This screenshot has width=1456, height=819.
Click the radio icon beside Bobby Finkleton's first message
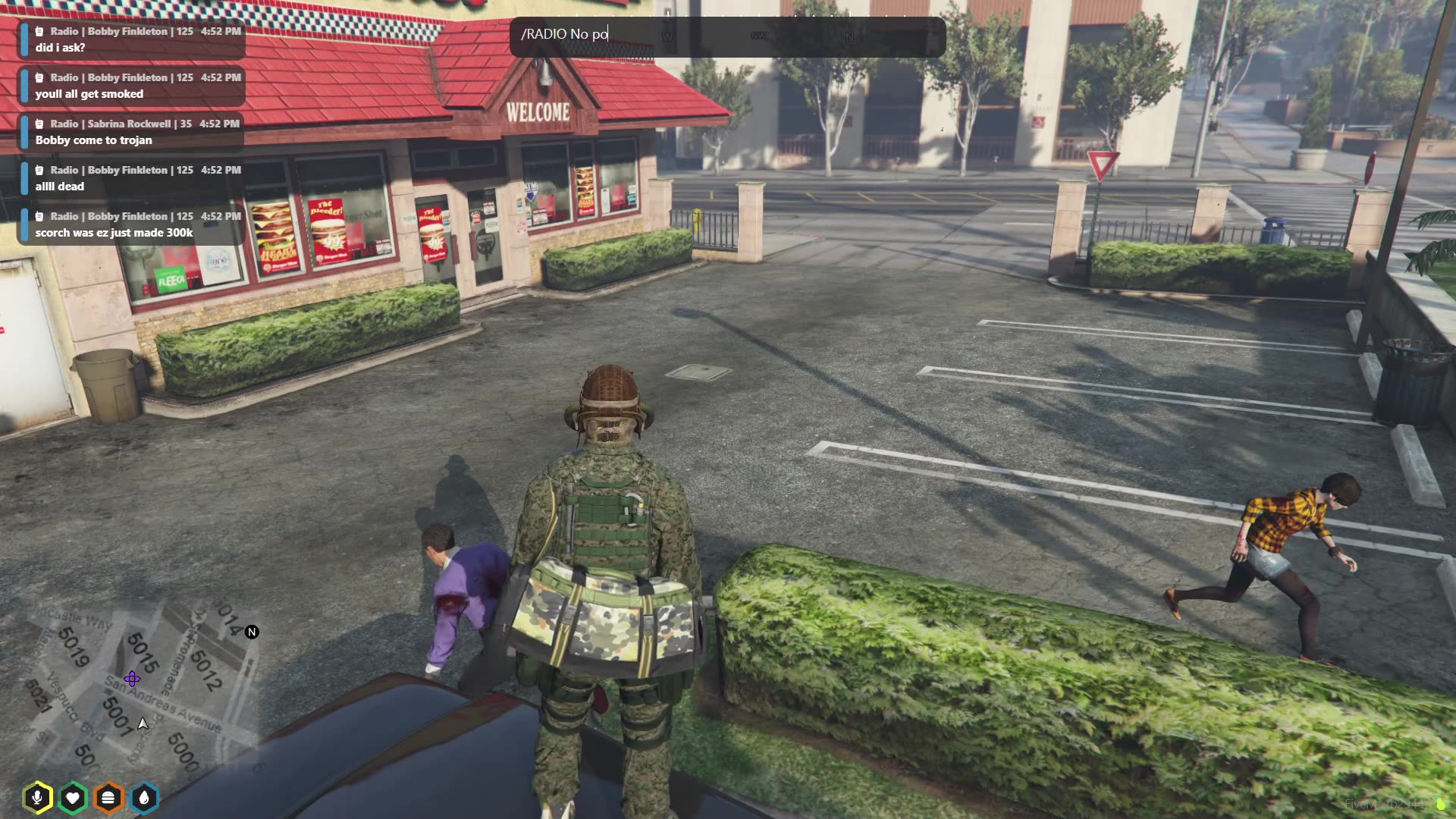(x=39, y=32)
